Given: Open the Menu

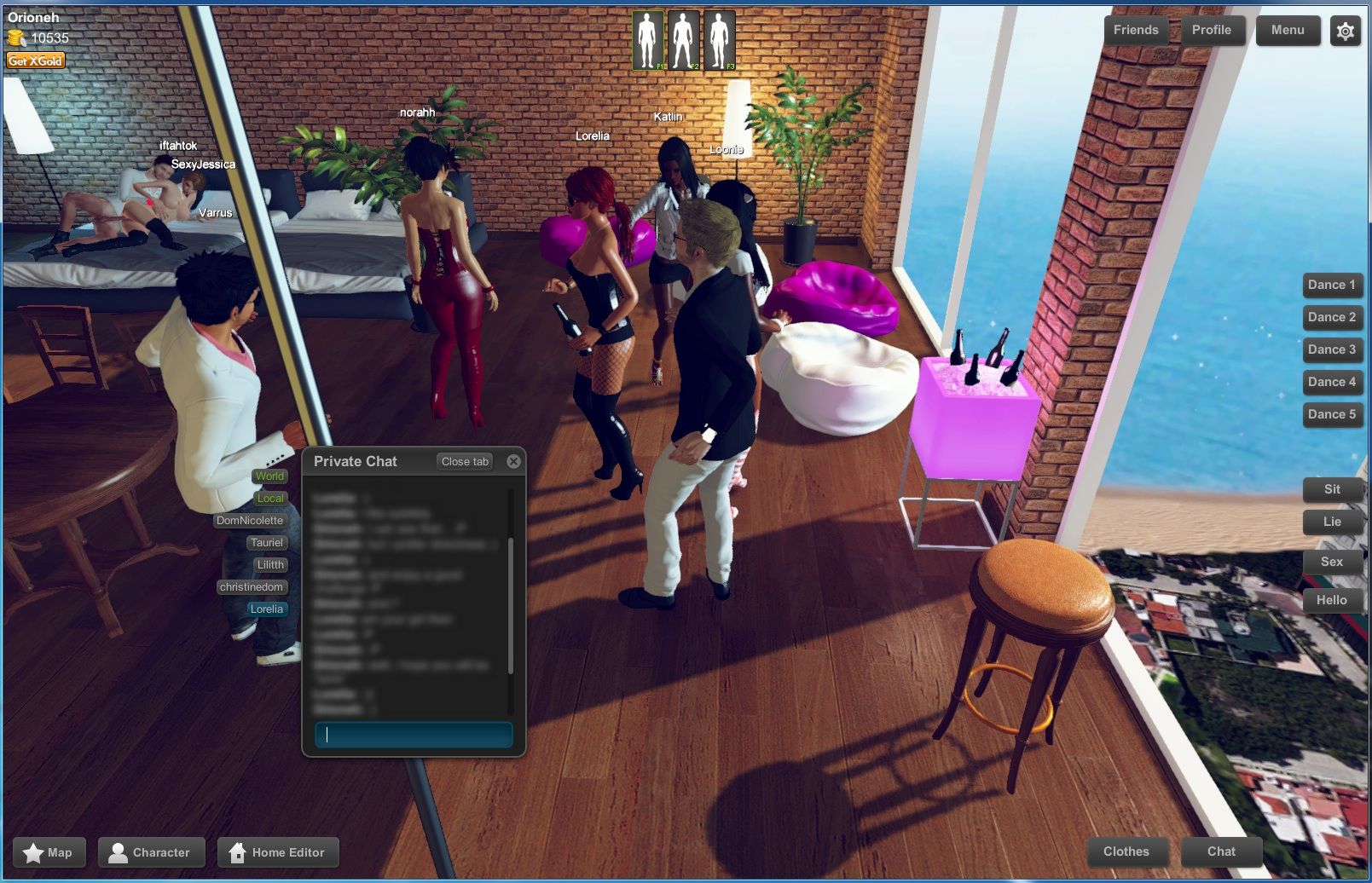Looking at the screenshot, I should pos(1288,30).
